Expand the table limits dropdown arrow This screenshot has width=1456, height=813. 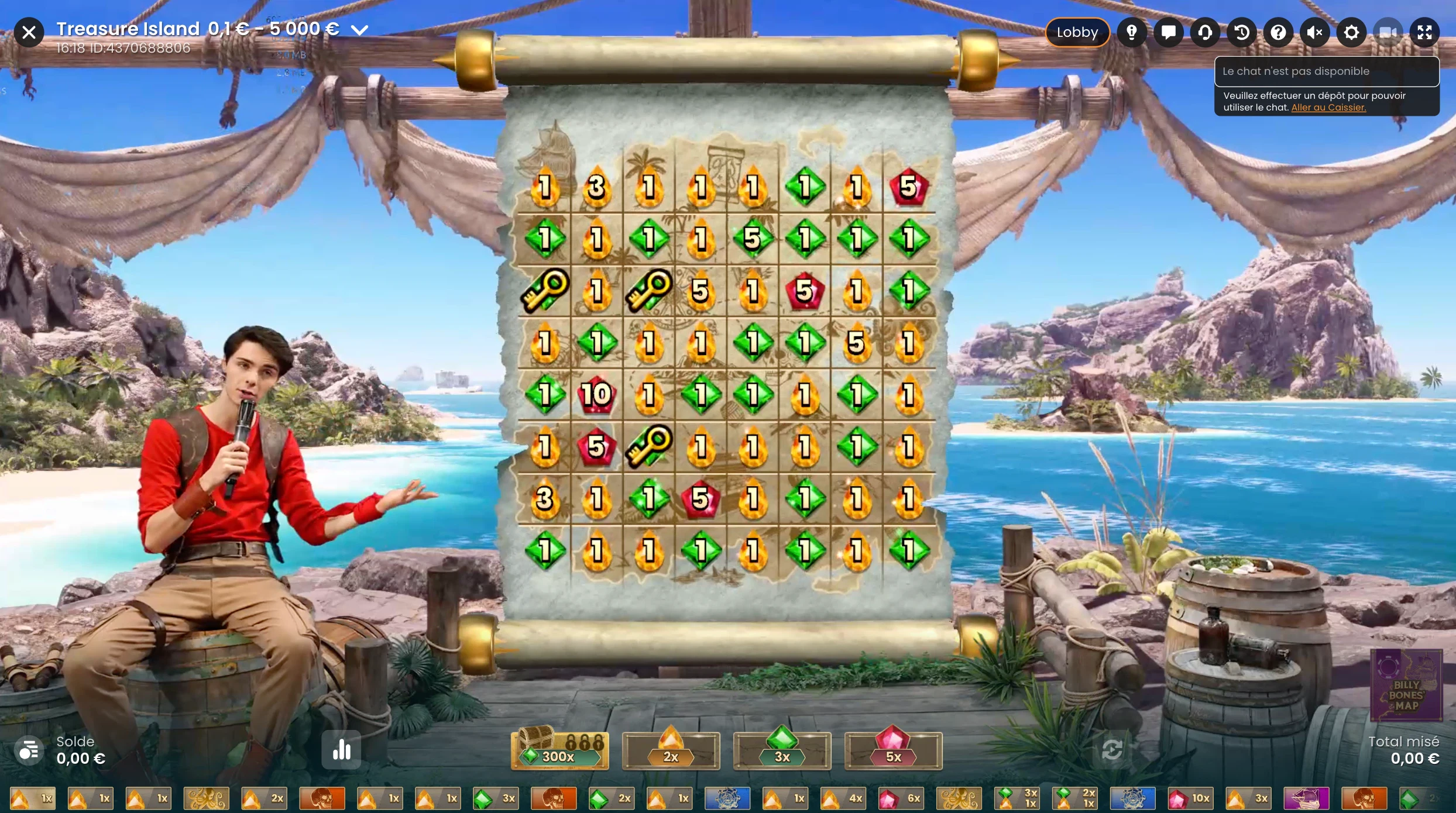(x=359, y=30)
